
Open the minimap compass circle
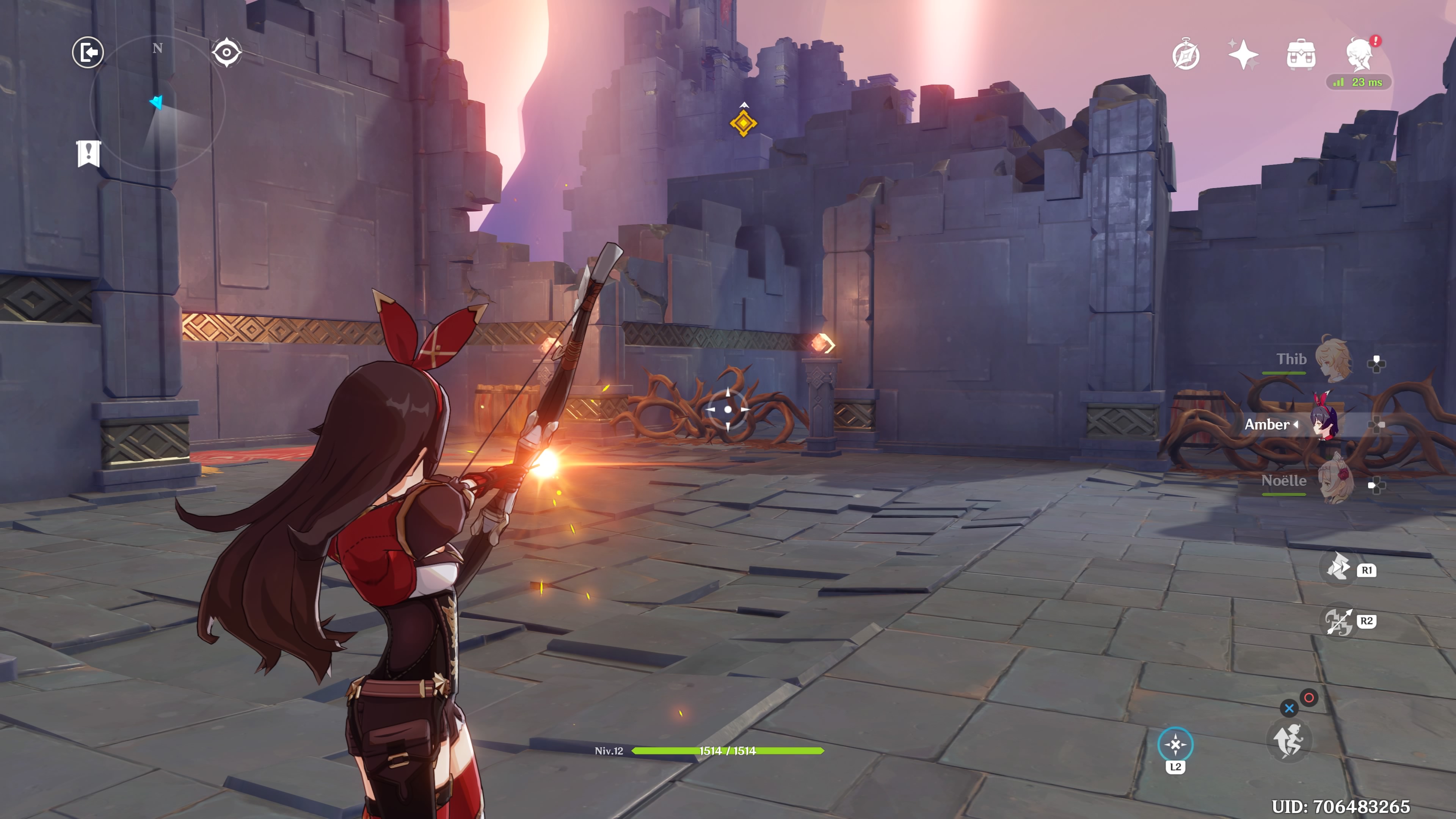158,104
